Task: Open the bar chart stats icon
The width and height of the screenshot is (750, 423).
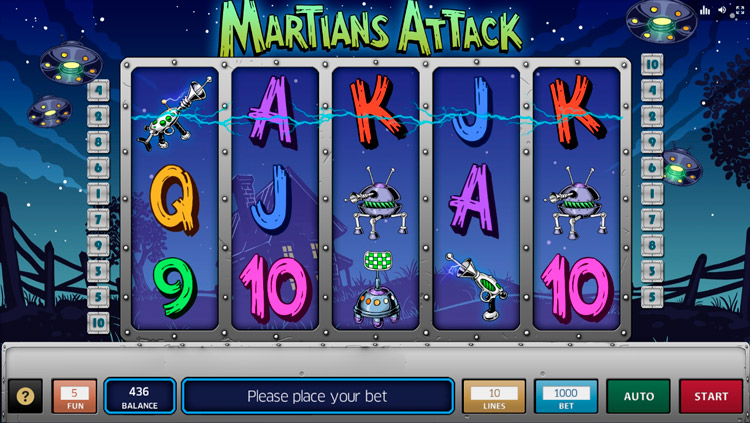Action: click(x=705, y=10)
